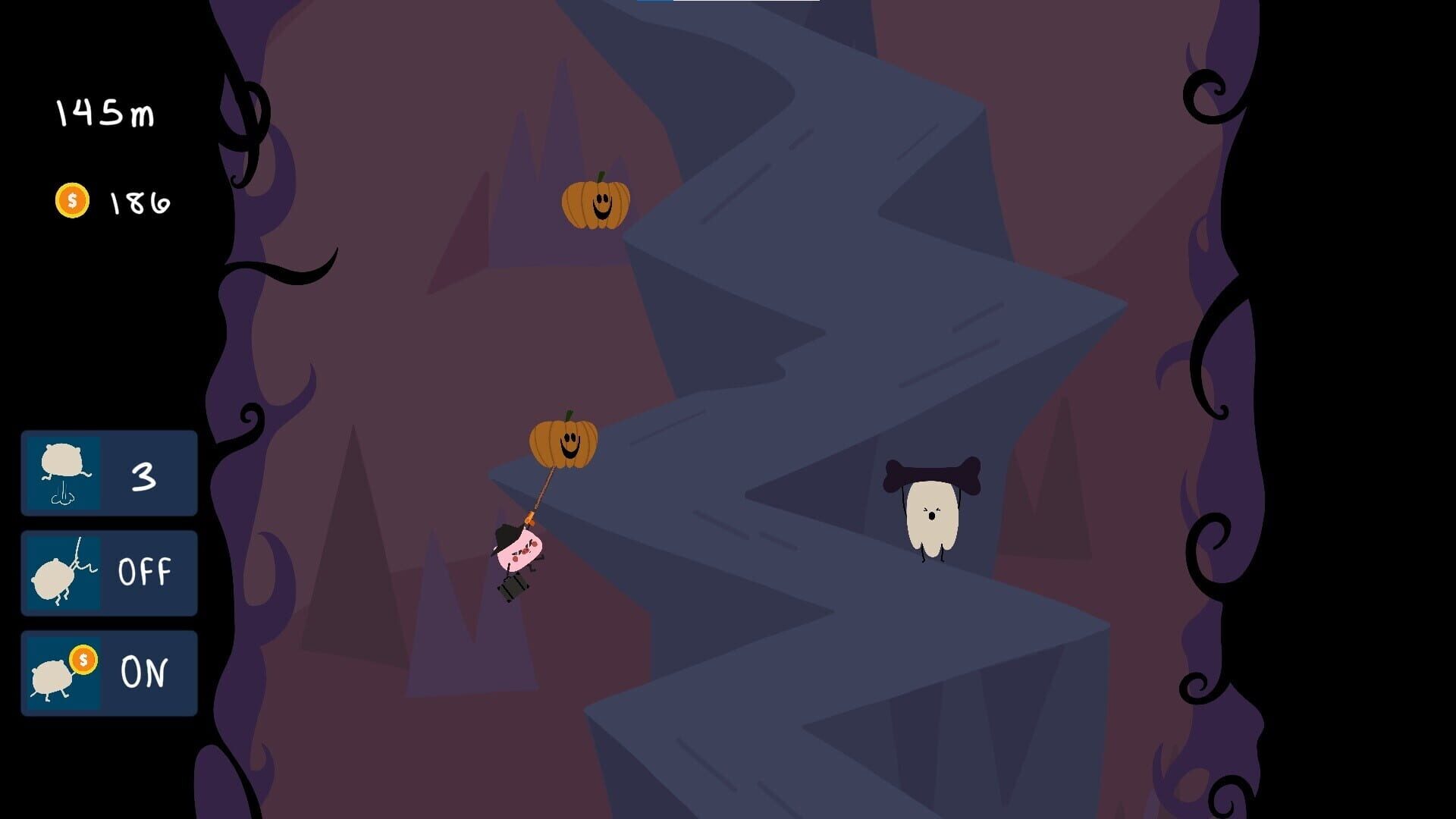Click the 186 coin total
The width and height of the screenshot is (1456, 819).
coord(139,200)
